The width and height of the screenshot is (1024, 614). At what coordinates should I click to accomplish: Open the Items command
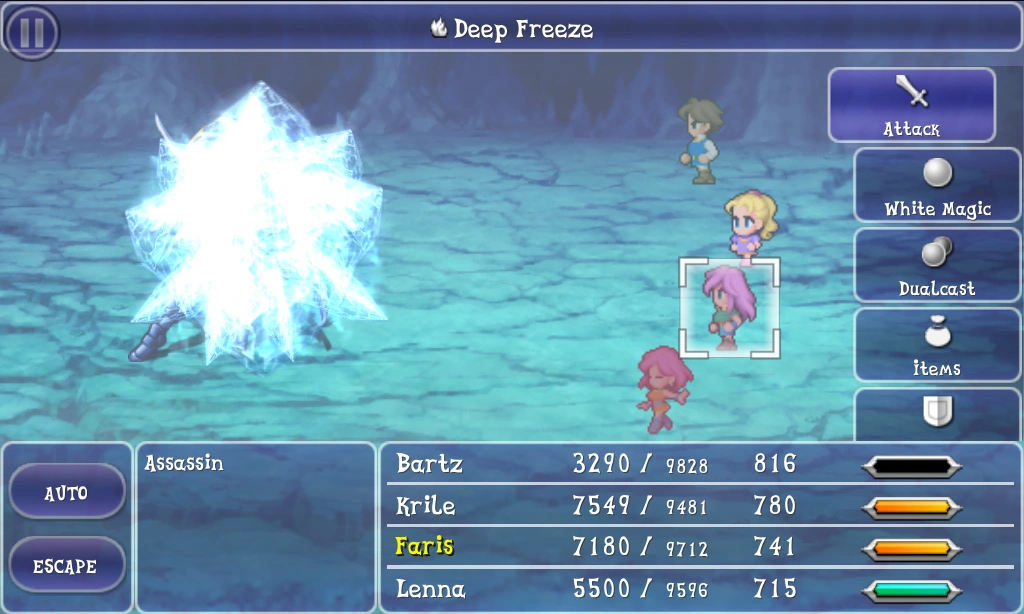(937, 345)
